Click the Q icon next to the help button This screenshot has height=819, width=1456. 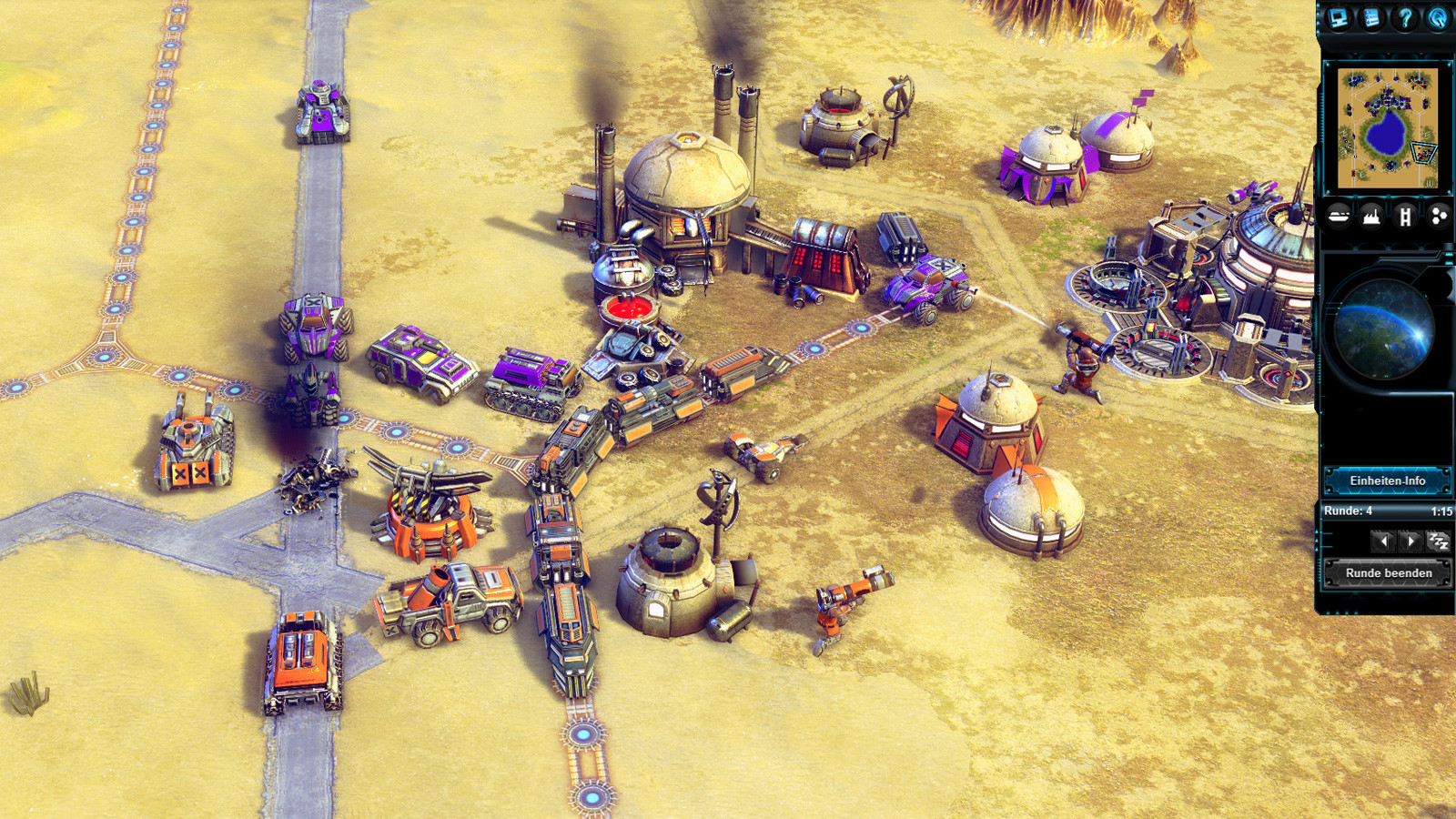click(x=1437, y=18)
